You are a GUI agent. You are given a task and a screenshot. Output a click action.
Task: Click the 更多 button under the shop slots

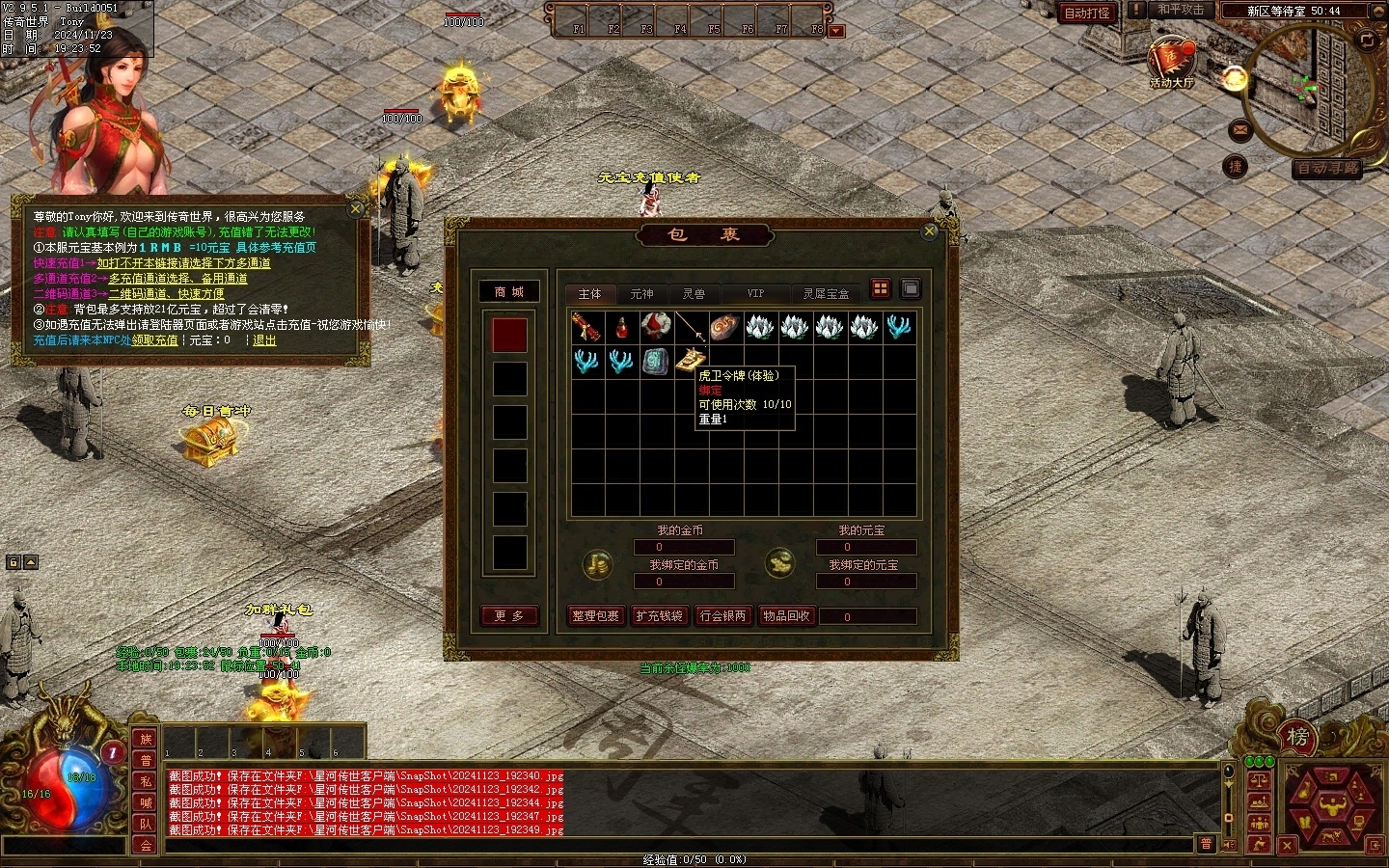[x=508, y=615]
